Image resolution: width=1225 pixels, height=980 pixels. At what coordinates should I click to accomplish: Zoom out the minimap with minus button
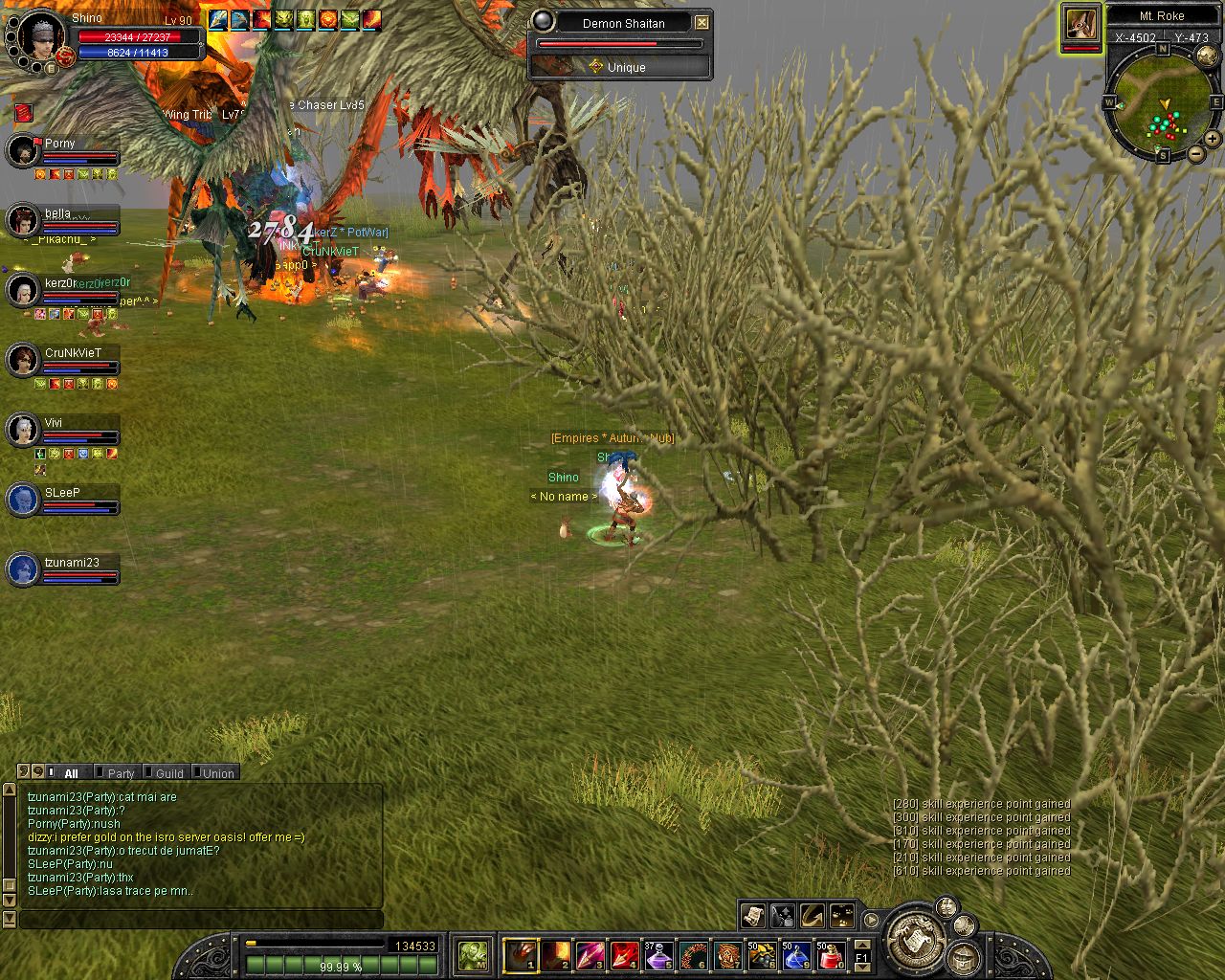coord(1195,154)
